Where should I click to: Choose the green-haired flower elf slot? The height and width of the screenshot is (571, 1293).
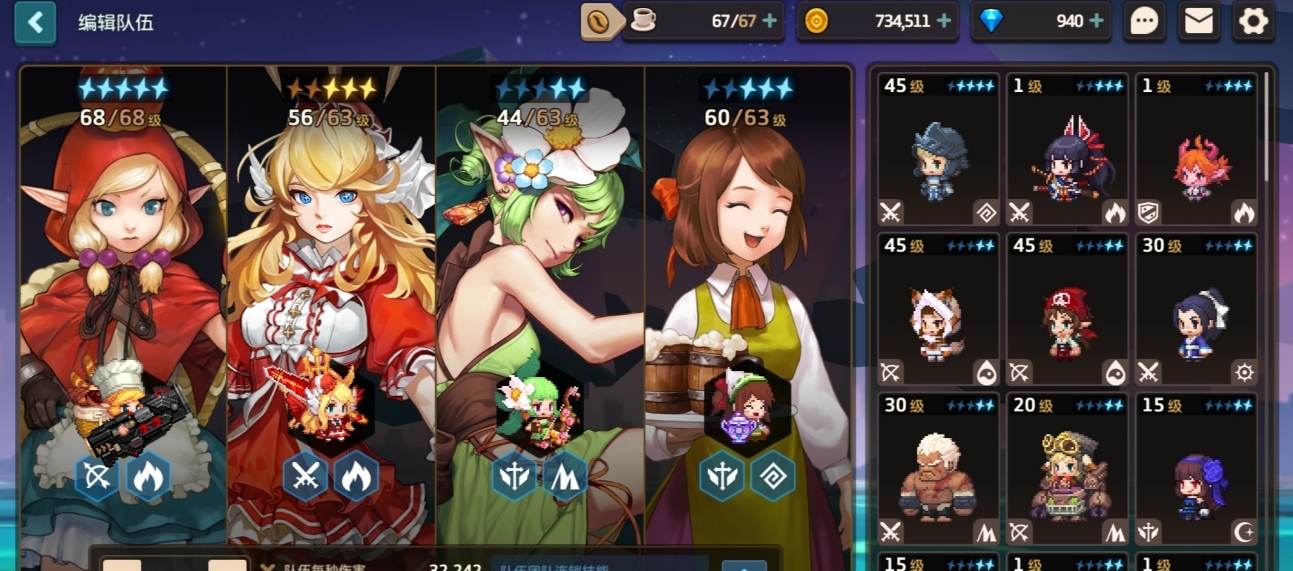pyautogui.click(x=540, y=300)
